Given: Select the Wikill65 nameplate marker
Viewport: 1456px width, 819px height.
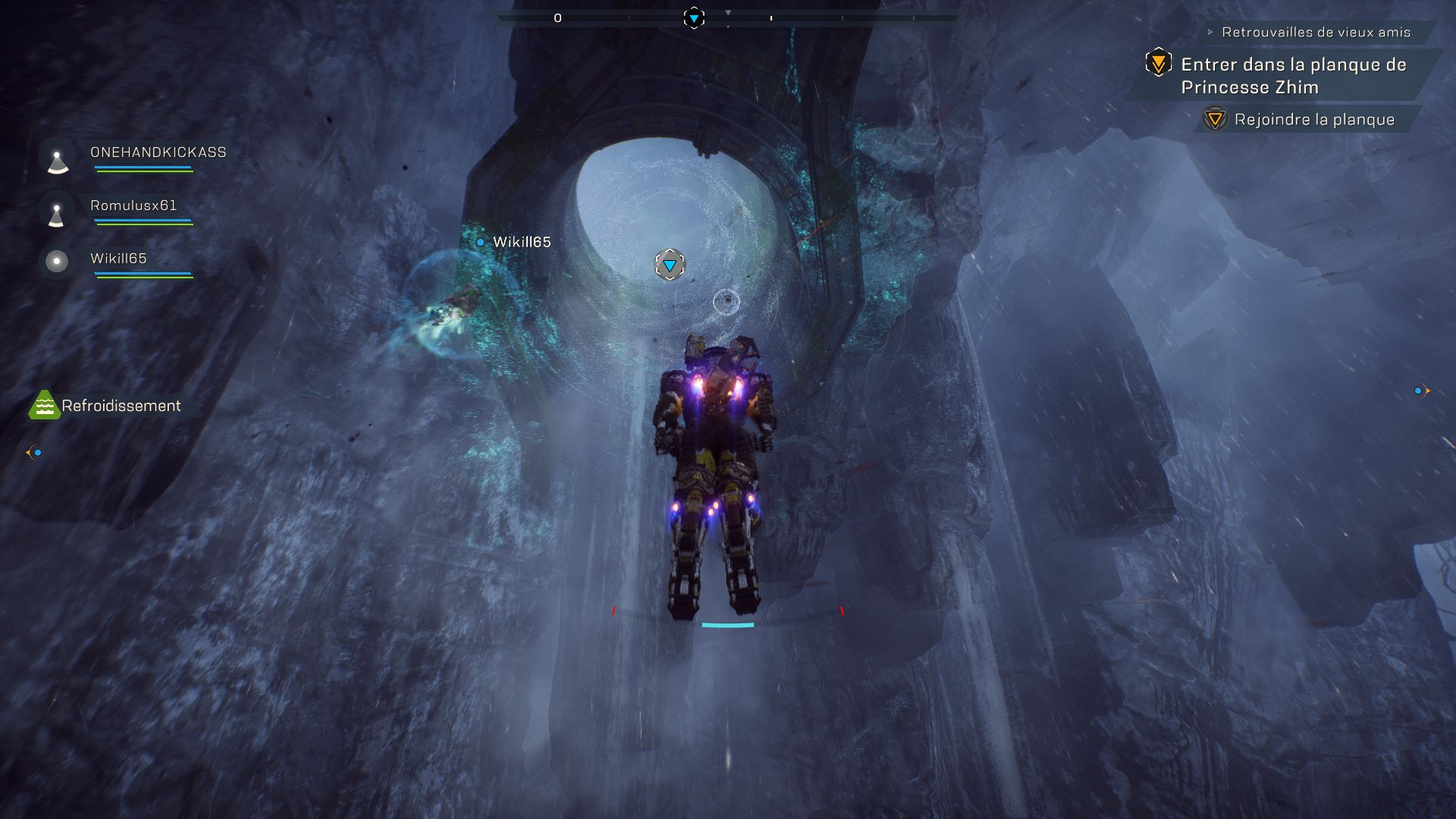Looking at the screenshot, I should click(521, 243).
